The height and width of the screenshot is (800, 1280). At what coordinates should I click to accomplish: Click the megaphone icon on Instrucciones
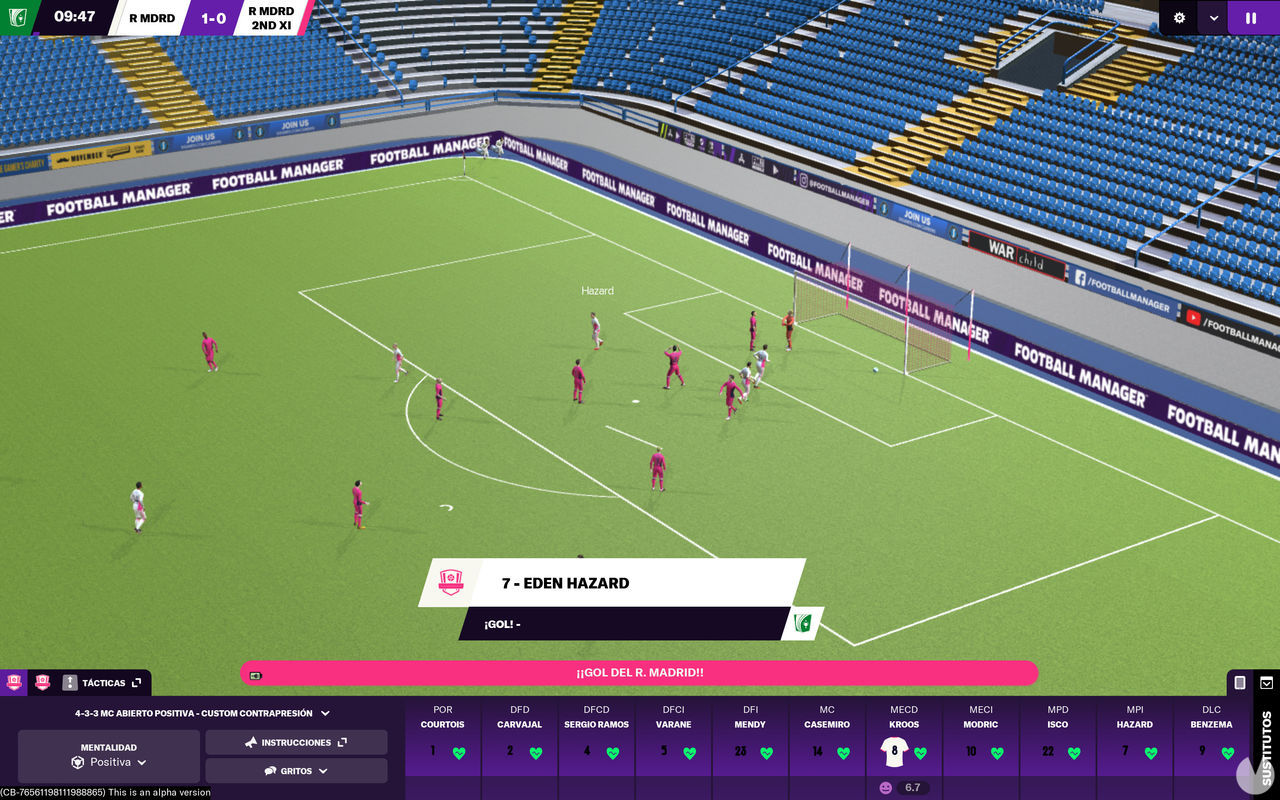pyautogui.click(x=251, y=742)
